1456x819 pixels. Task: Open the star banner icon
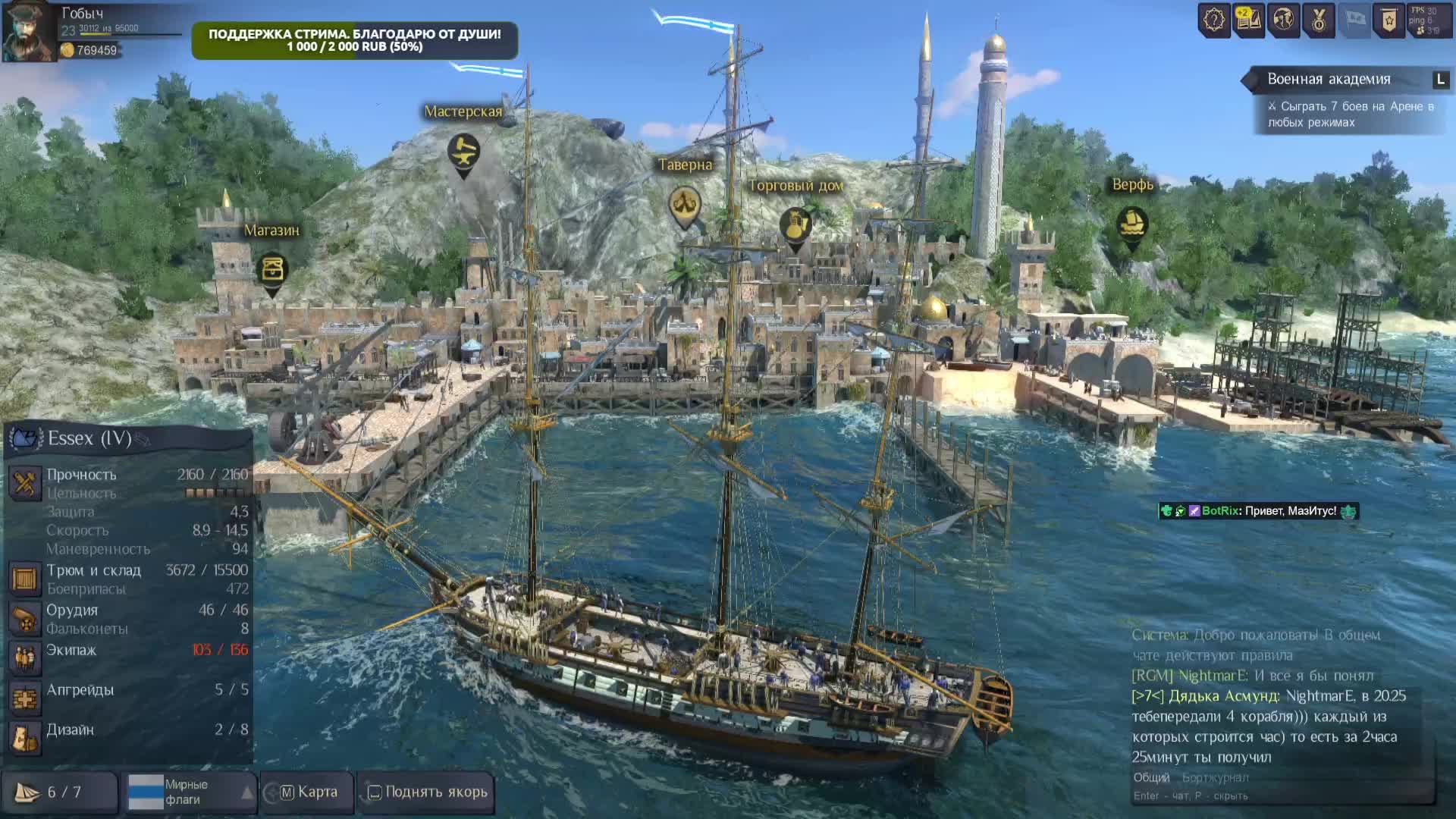click(1389, 20)
